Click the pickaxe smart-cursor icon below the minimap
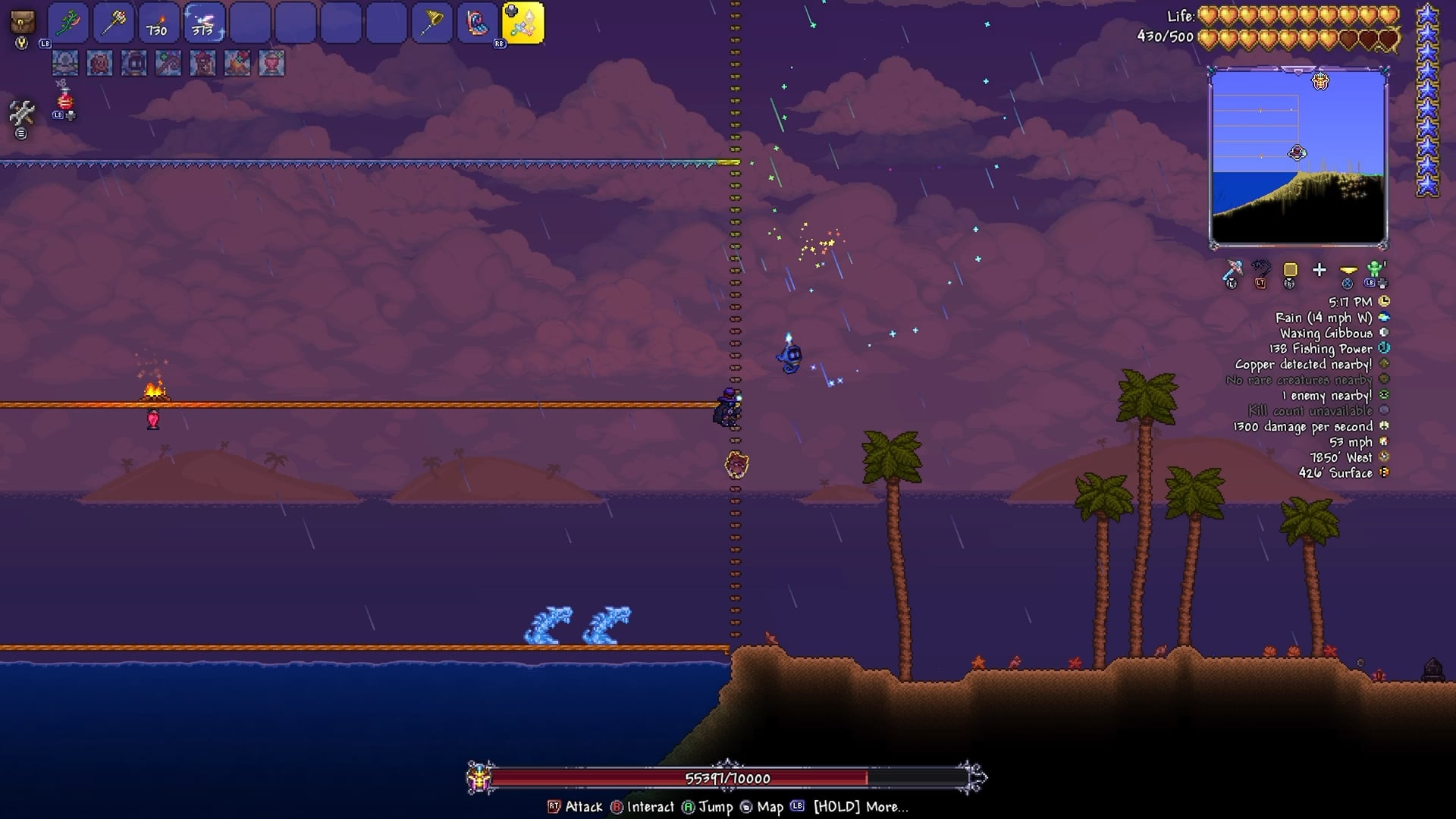 [x=1232, y=270]
